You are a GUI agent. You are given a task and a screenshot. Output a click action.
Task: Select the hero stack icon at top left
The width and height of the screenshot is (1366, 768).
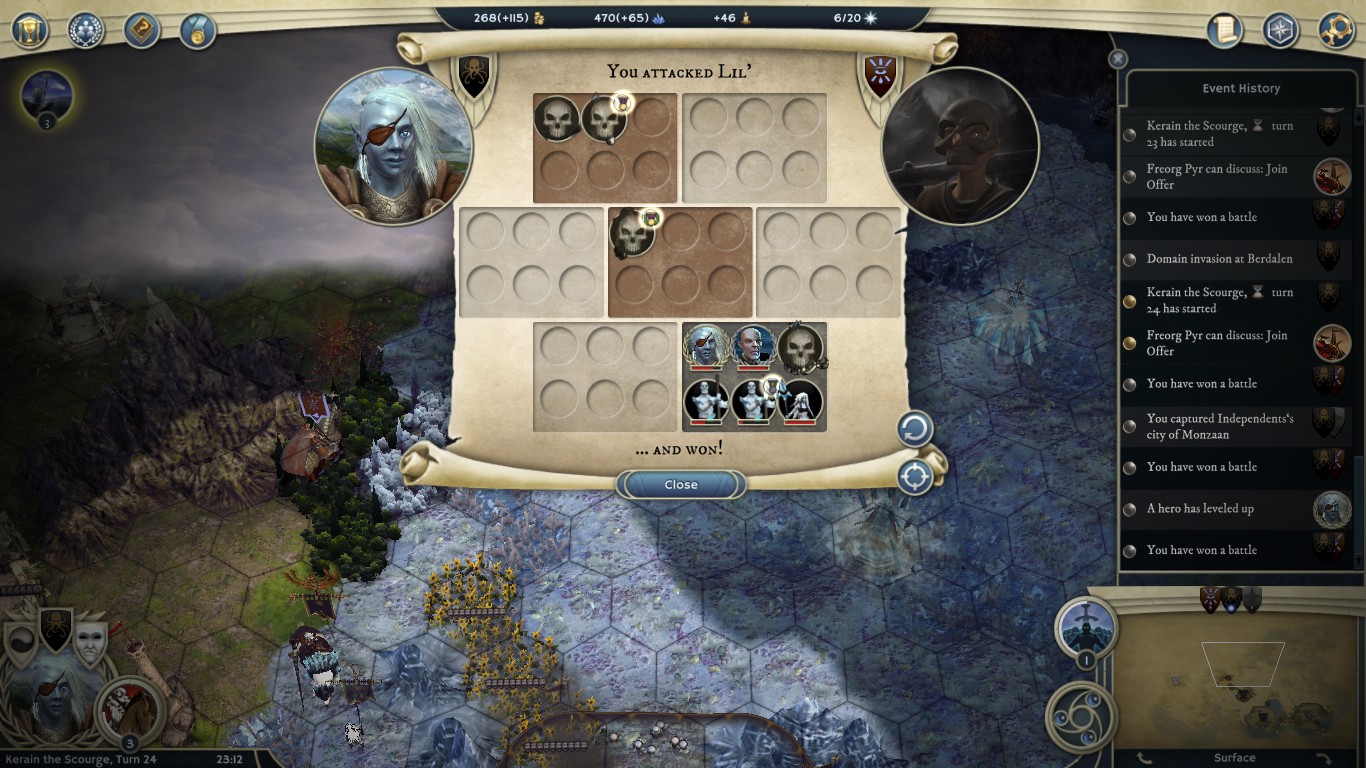pos(46,97)
